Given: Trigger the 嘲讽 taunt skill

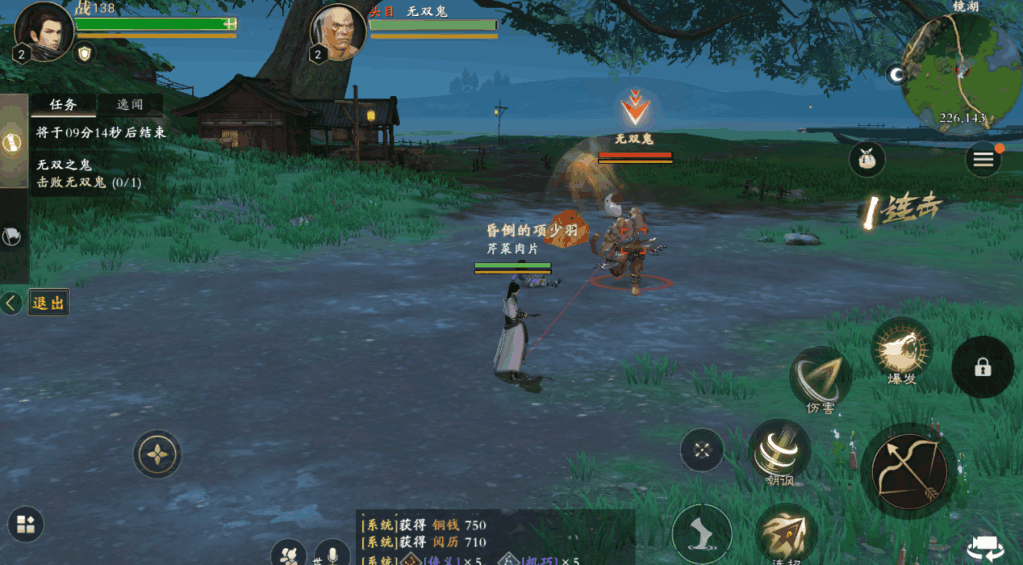Looking at the screenshot, I should coord(779,449).
